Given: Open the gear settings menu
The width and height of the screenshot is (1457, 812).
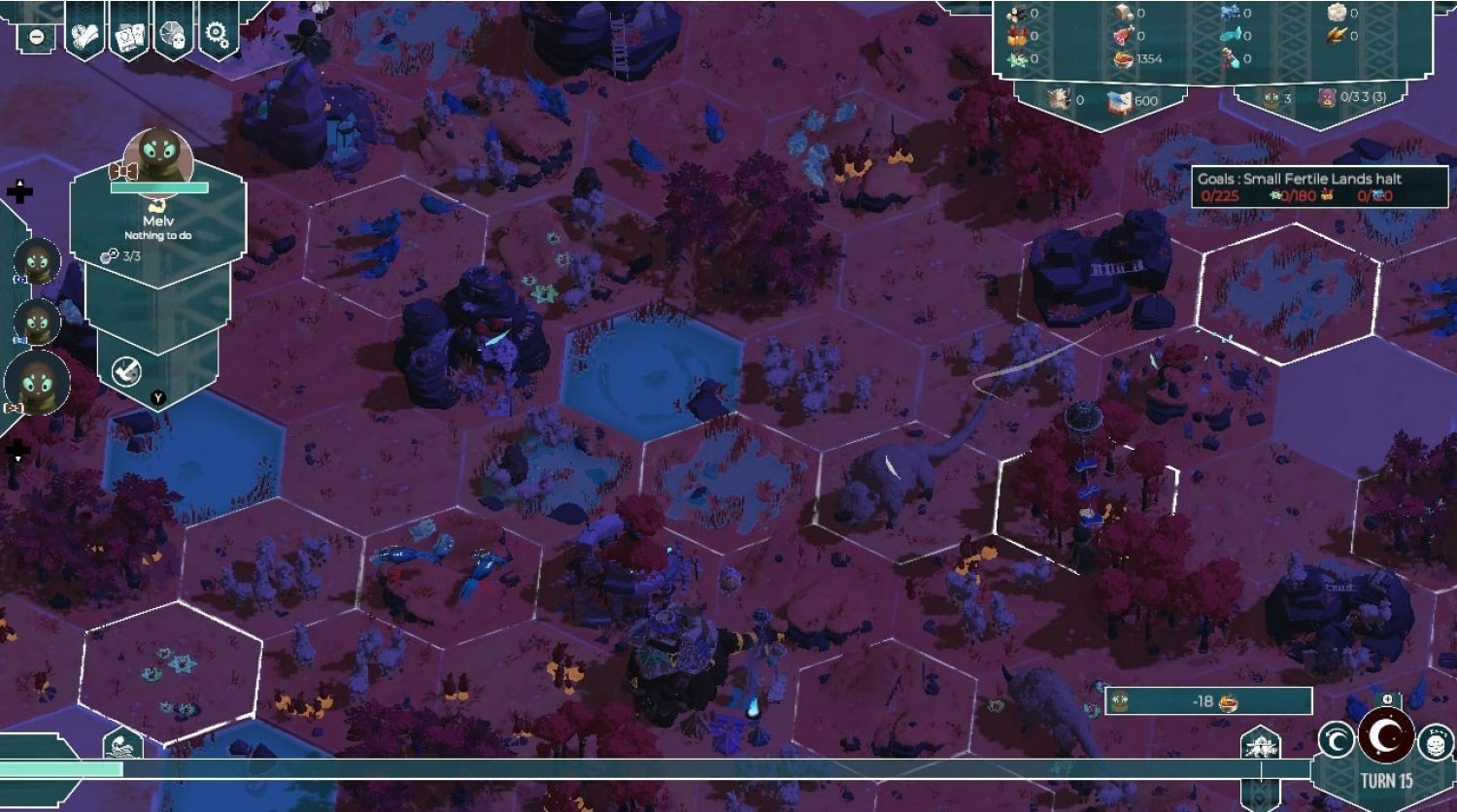Looking at the screenshot, I should tap(218, 36).
